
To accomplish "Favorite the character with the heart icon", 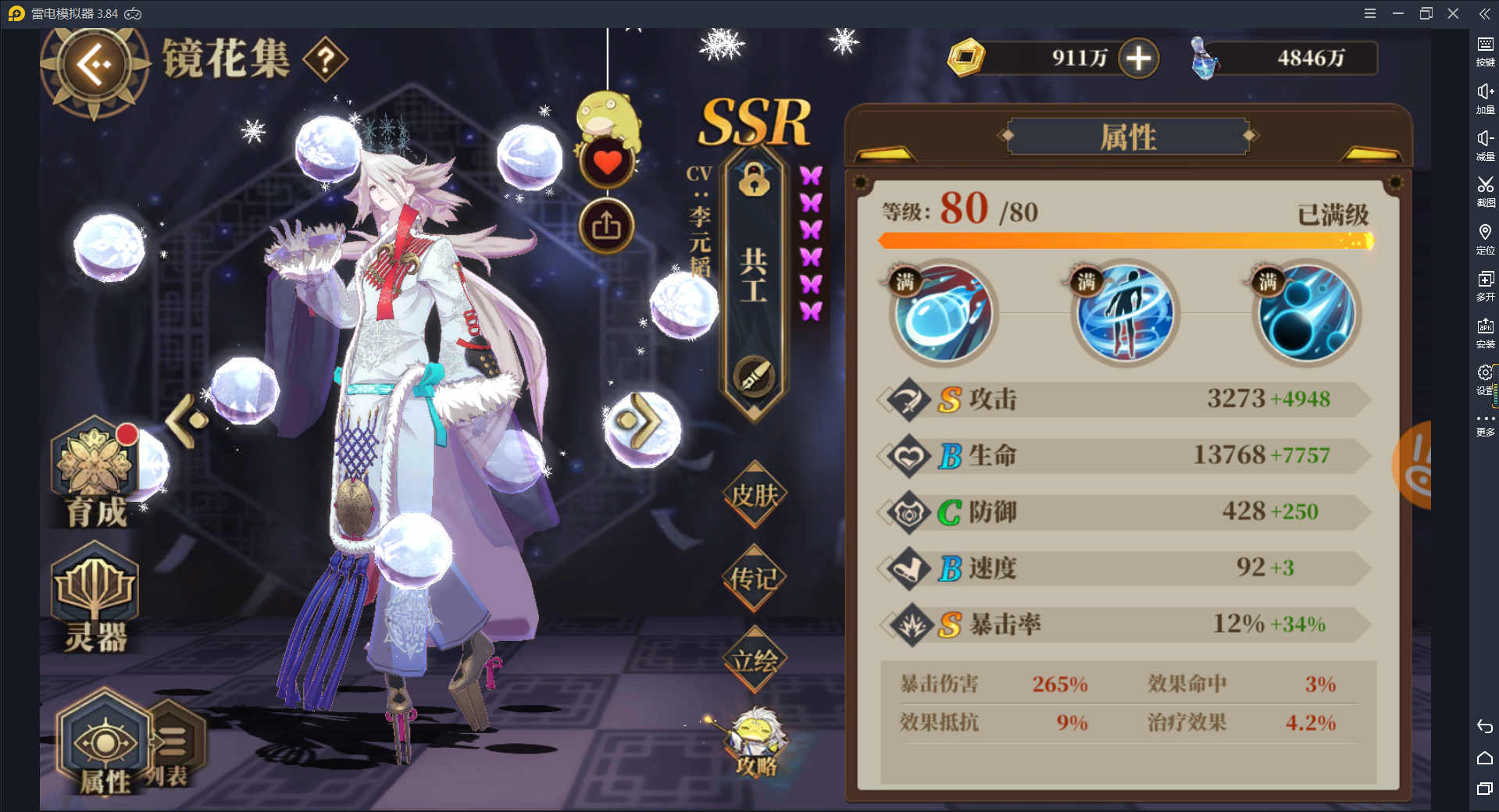I will pyautogui.click(x=607, y=162).
